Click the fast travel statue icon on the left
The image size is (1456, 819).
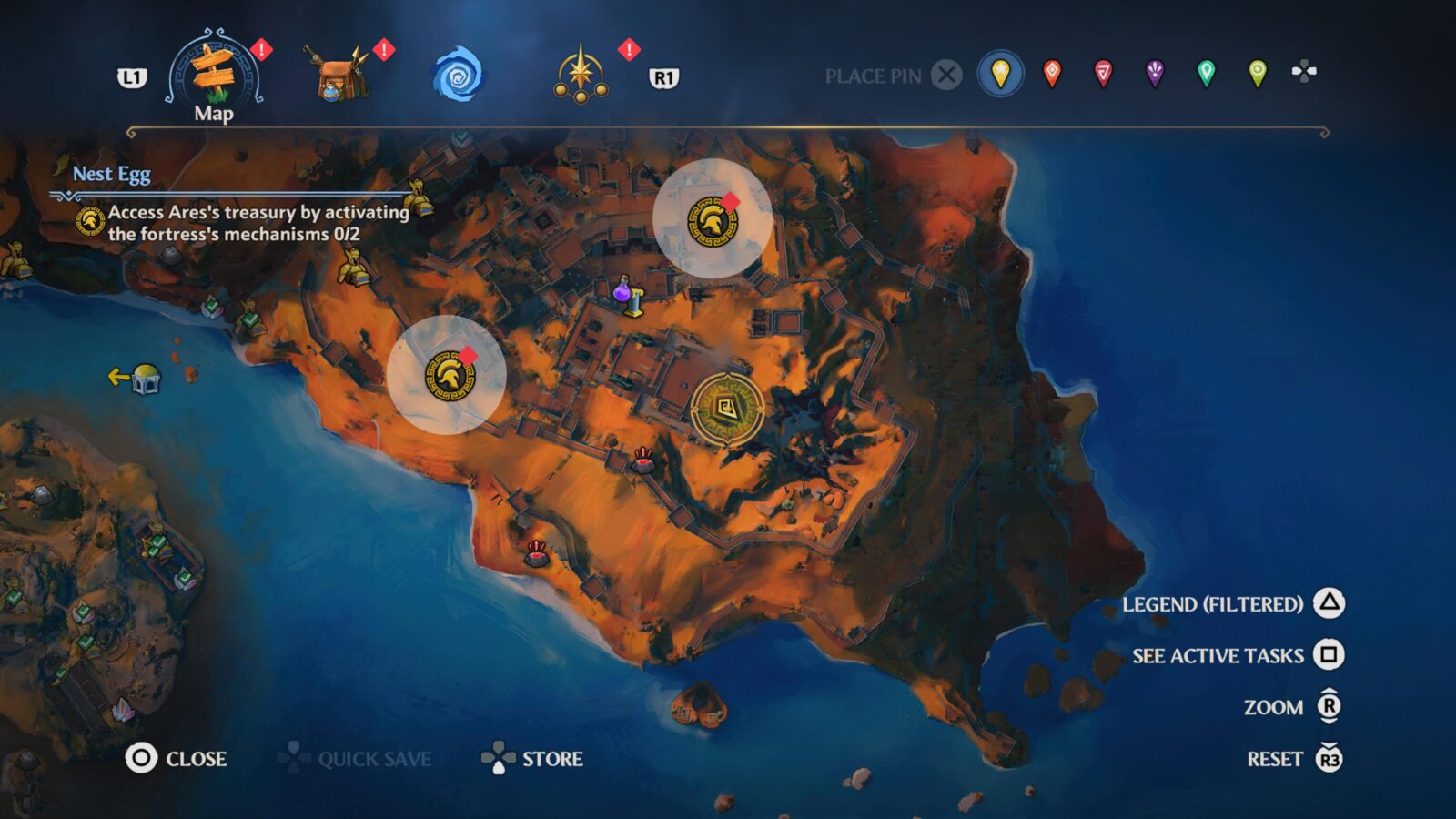tap(146, 379)
